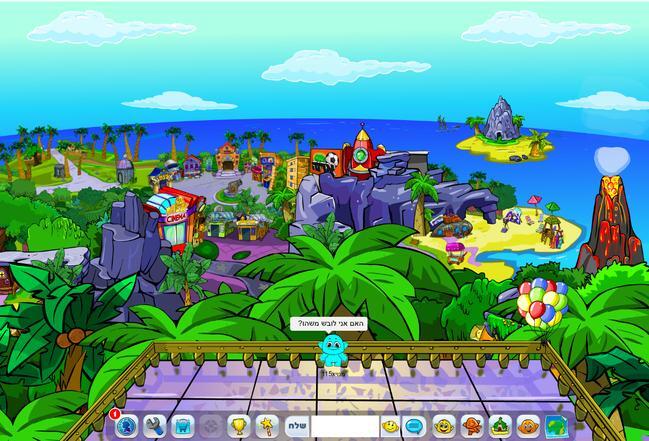Focus the chat text input box
The width and height of the screenshot is (649, 441).
coord(343,427)
